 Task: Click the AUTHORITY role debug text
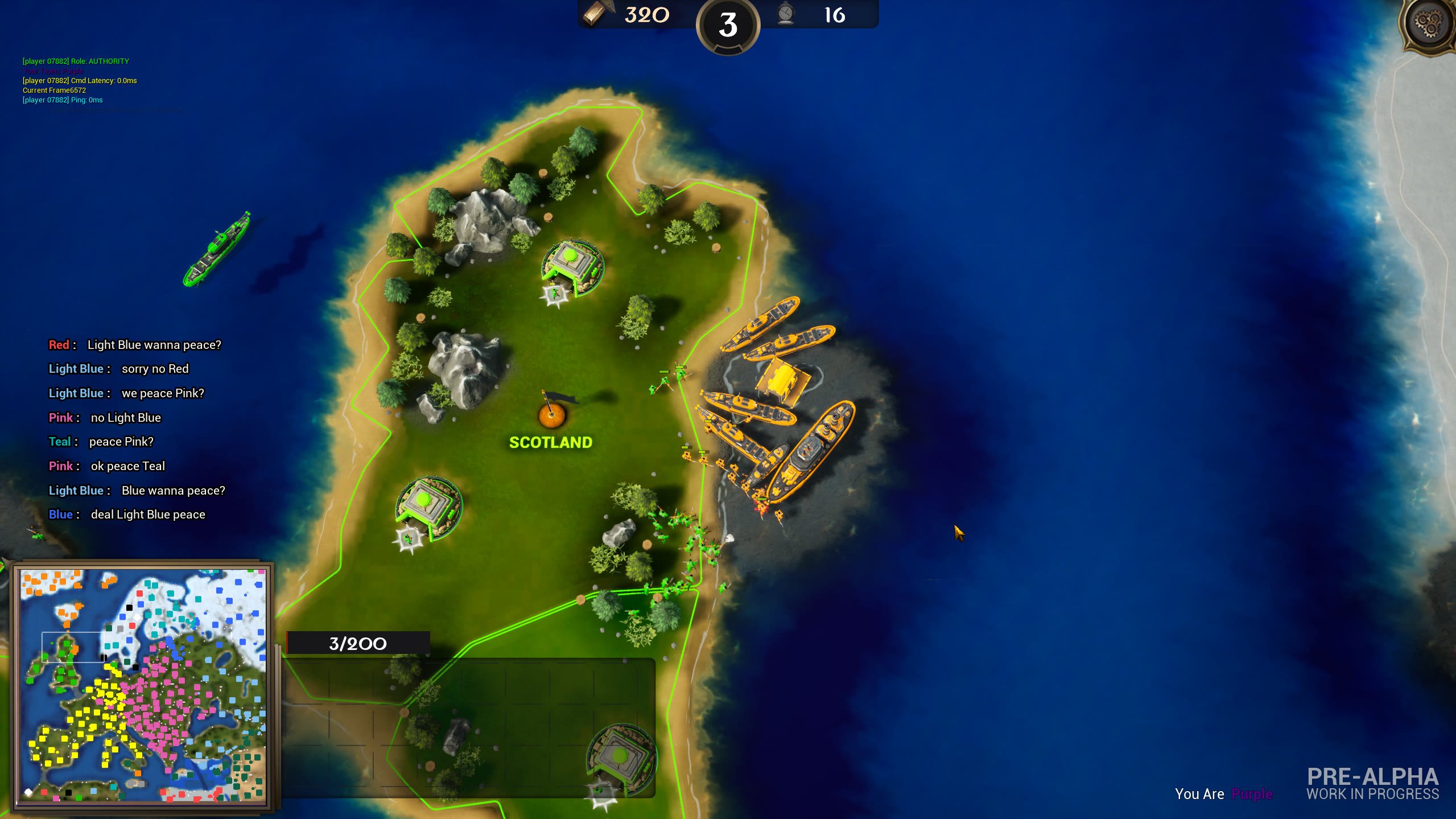75,61
